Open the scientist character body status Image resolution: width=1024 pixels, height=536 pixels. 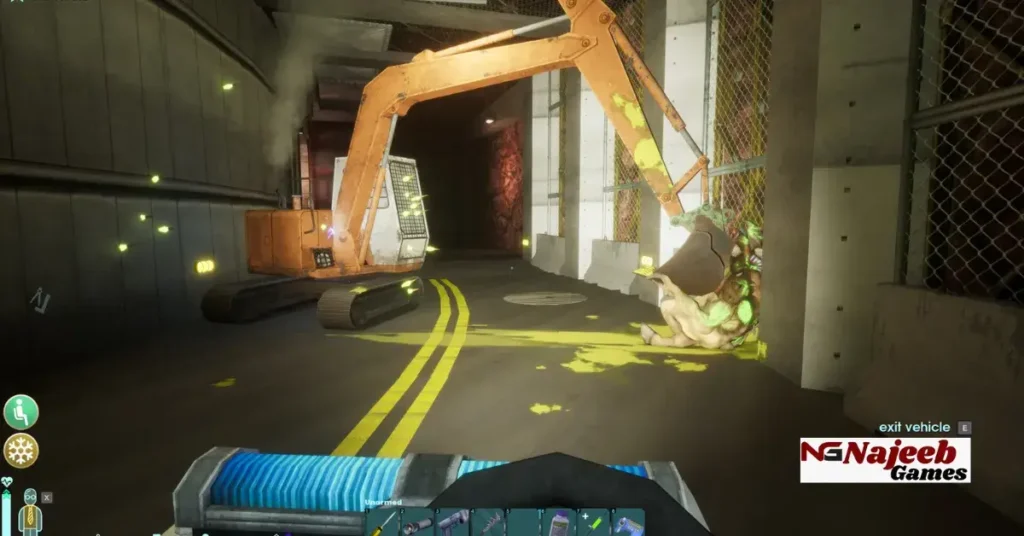[30, 510]
